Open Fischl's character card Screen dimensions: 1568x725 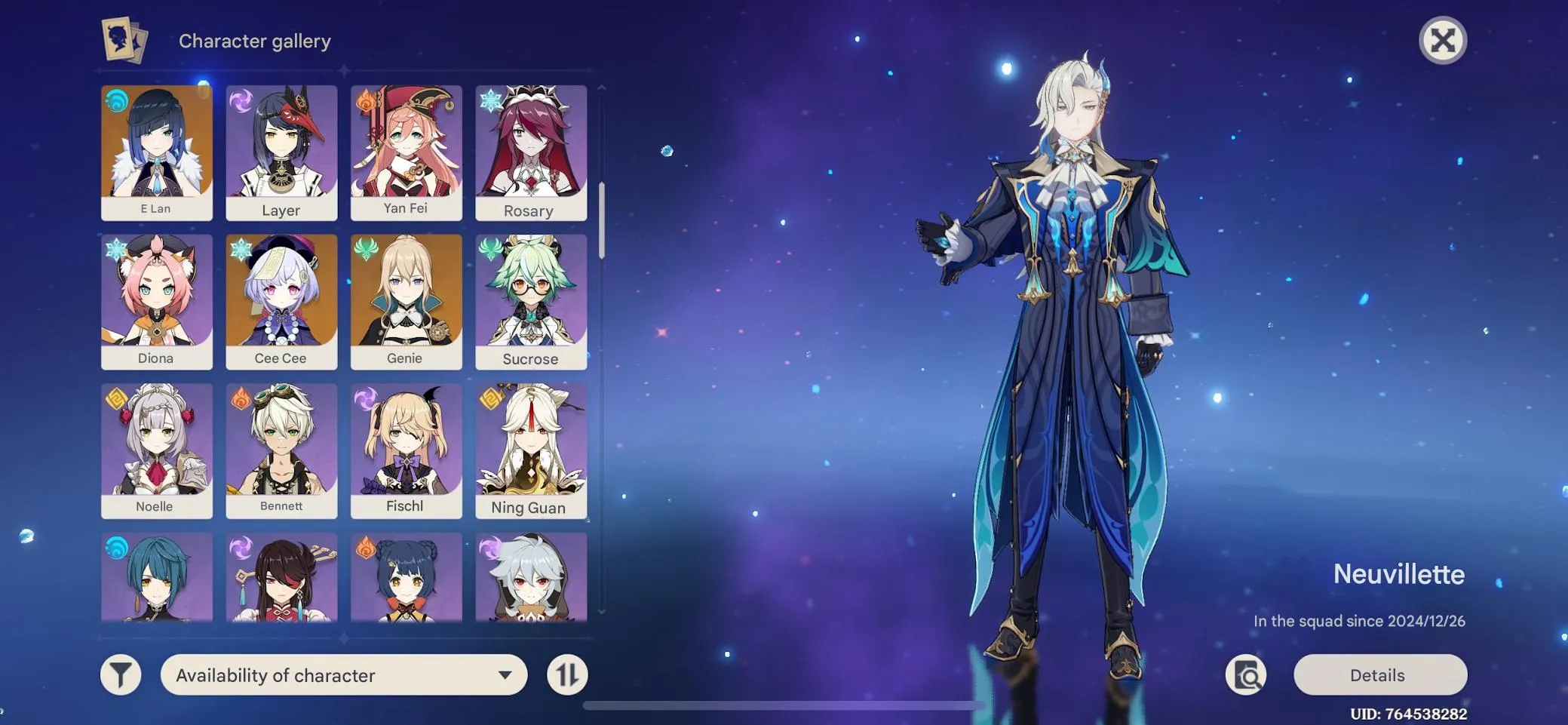406,448
